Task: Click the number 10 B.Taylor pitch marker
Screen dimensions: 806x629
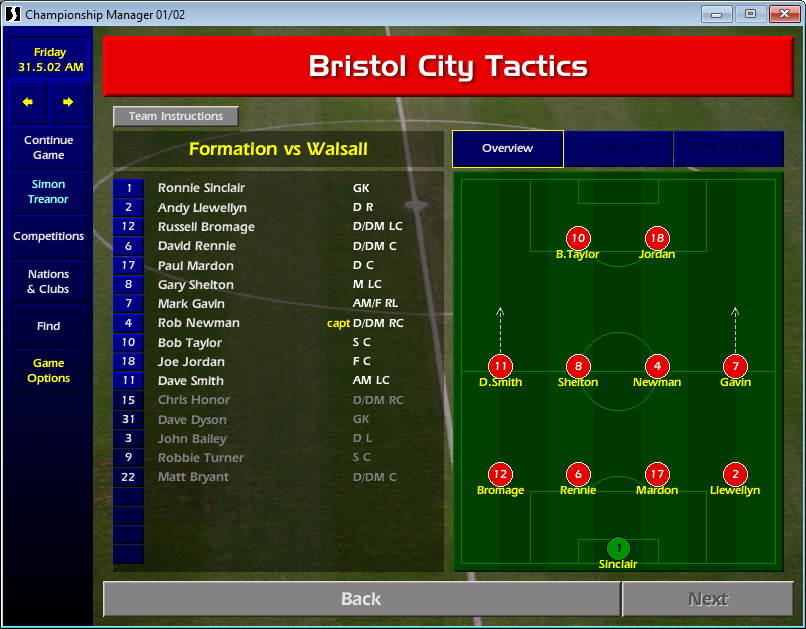Action: click(x=578, y=238)
